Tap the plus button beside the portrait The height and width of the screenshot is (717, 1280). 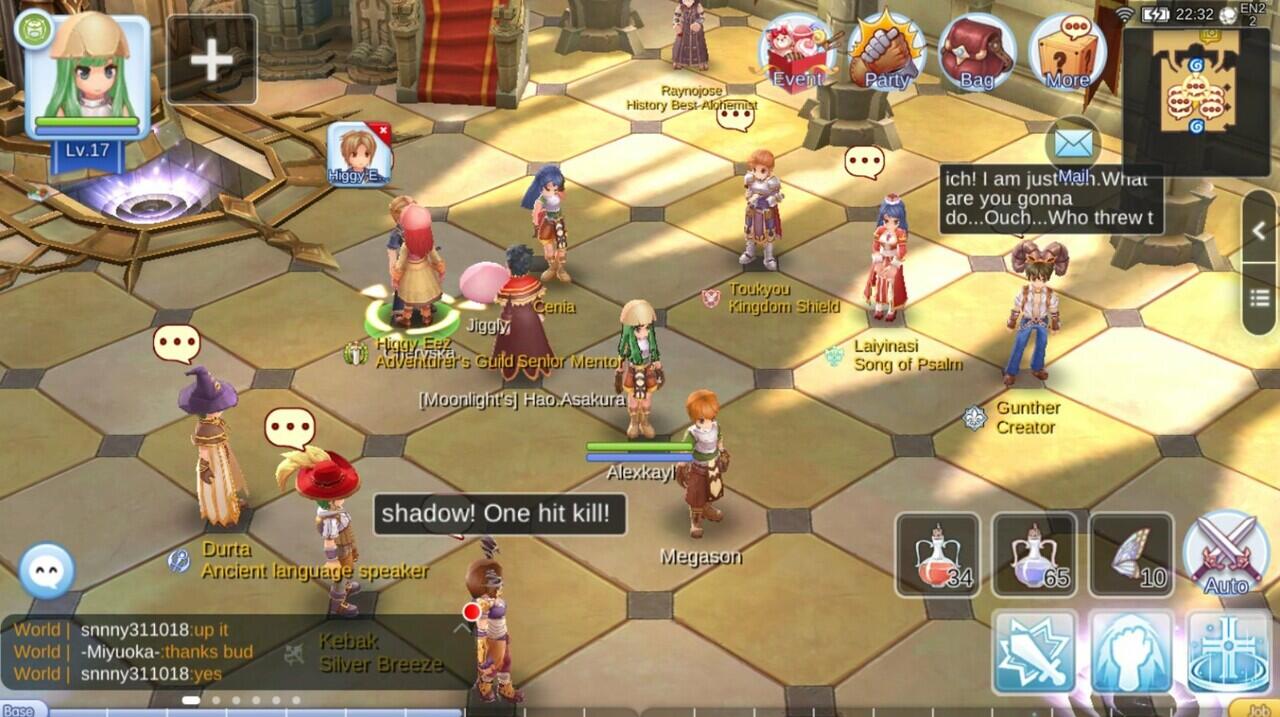pos(212,60)
